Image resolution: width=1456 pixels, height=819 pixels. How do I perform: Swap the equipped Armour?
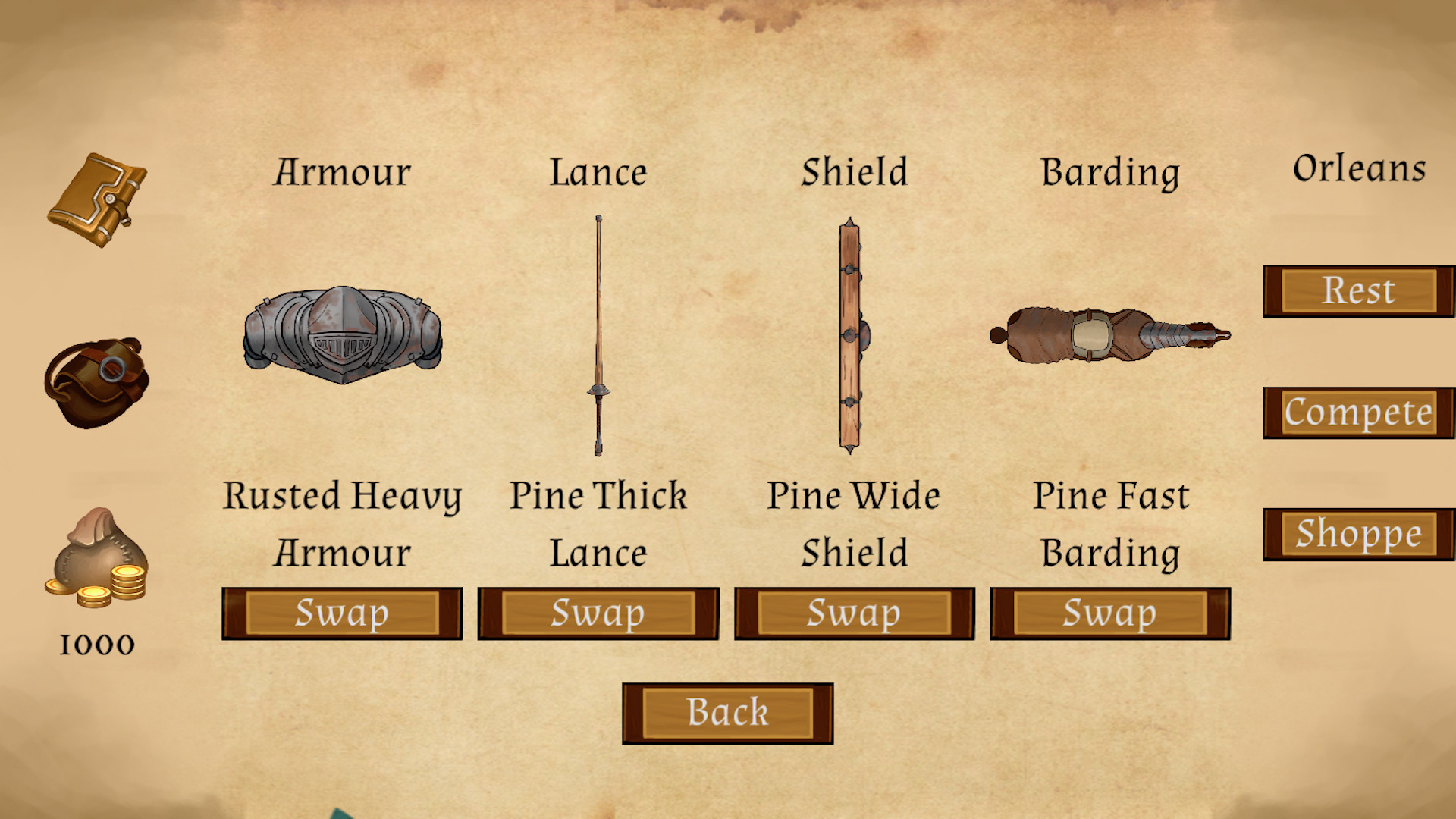[342, 613]
